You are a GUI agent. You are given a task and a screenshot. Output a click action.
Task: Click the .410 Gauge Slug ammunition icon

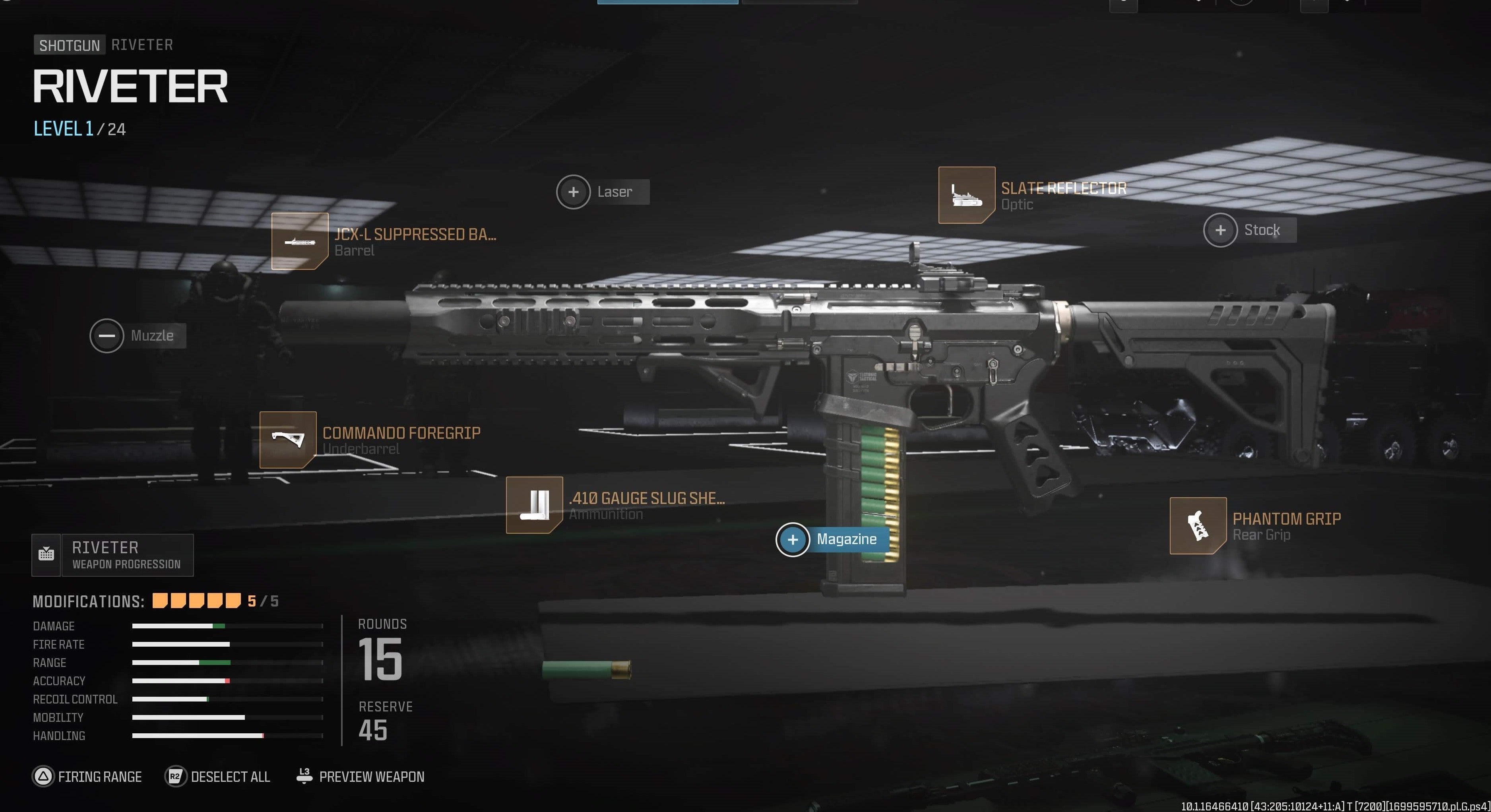[535, 506]
